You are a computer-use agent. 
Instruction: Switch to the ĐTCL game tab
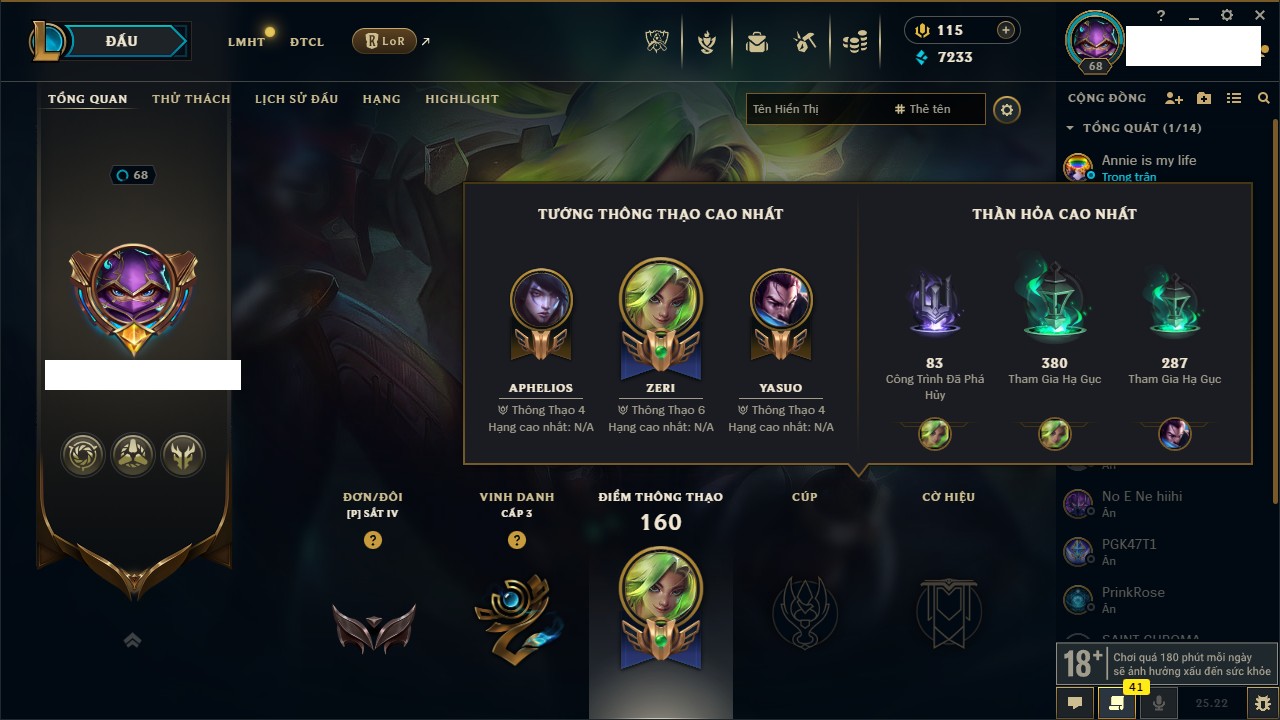click(307, 42)
